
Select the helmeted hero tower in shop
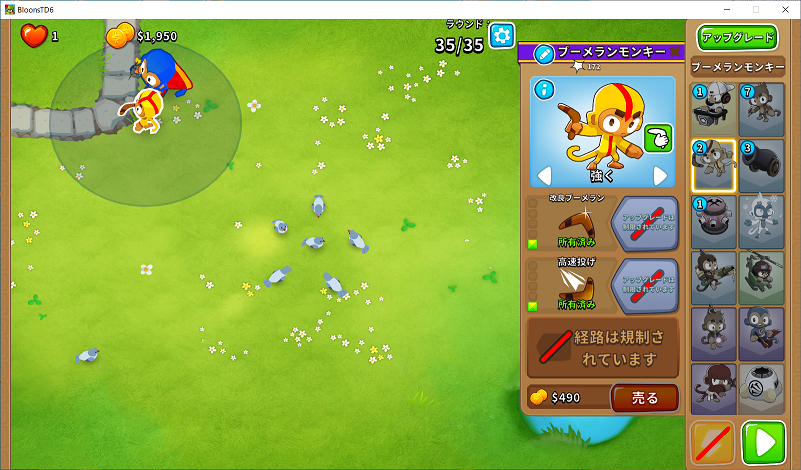pos(714,109)
